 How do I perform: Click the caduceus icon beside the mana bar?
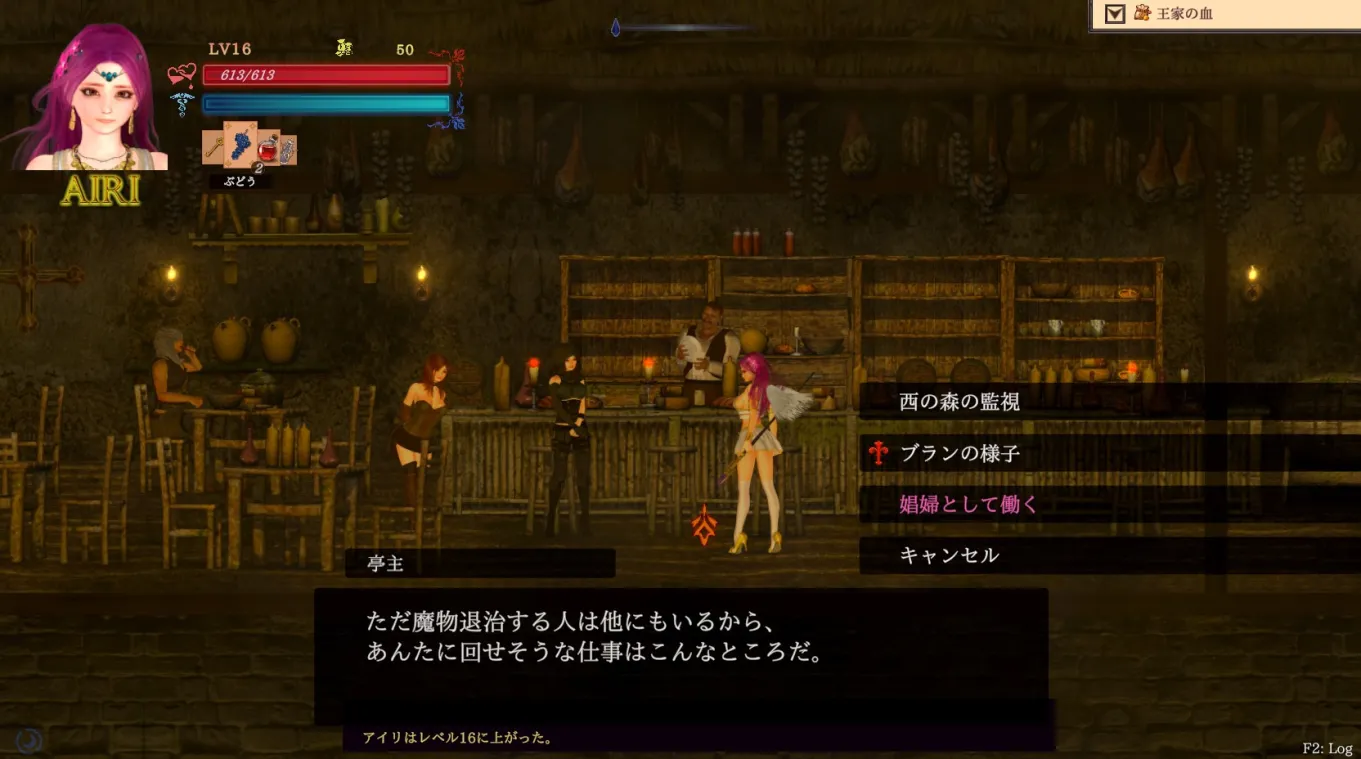180,103
